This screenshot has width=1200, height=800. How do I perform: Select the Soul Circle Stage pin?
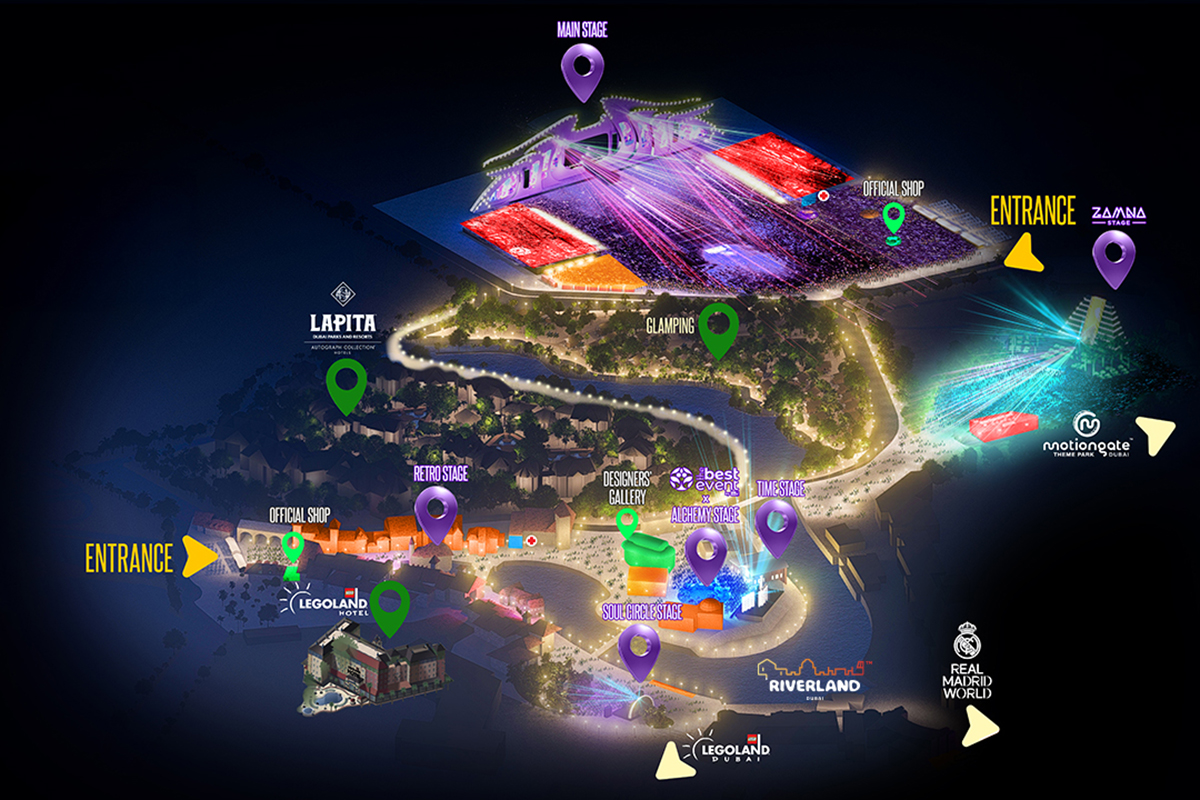(x=639, y=647)
